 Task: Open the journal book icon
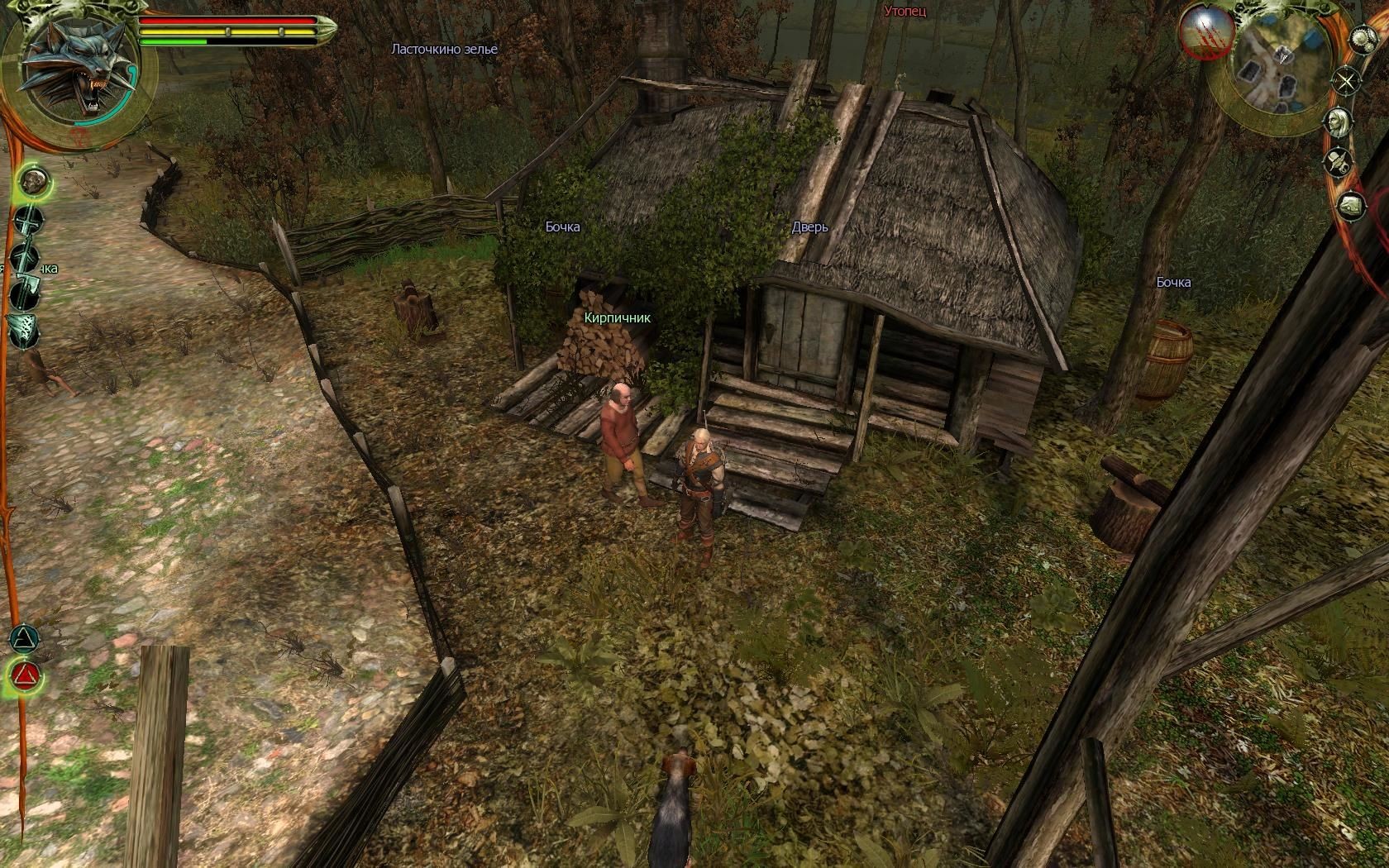tap(1351, 204)
